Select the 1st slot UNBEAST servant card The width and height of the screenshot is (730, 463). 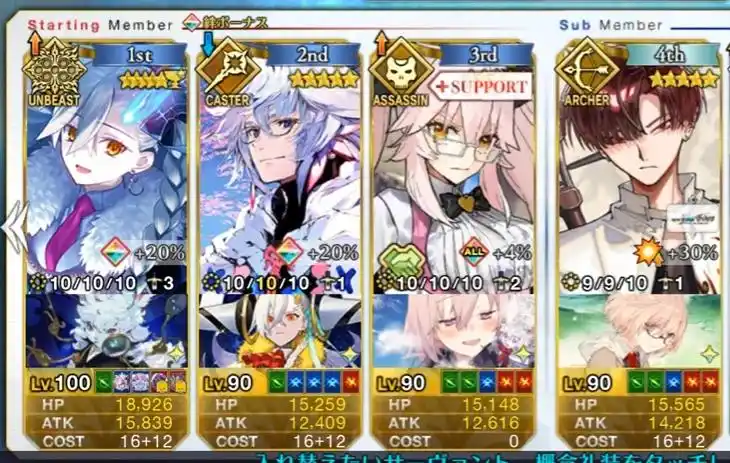coord(105,170)
